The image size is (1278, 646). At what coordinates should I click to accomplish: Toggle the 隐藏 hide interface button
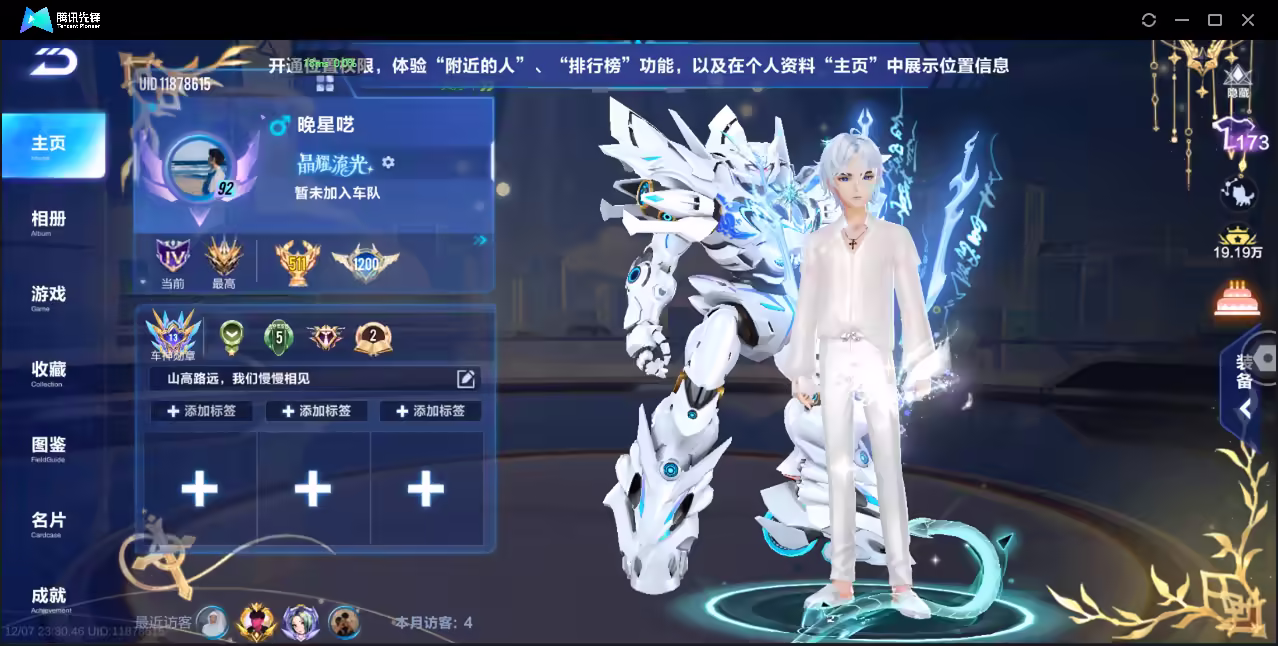point(1238,81)
